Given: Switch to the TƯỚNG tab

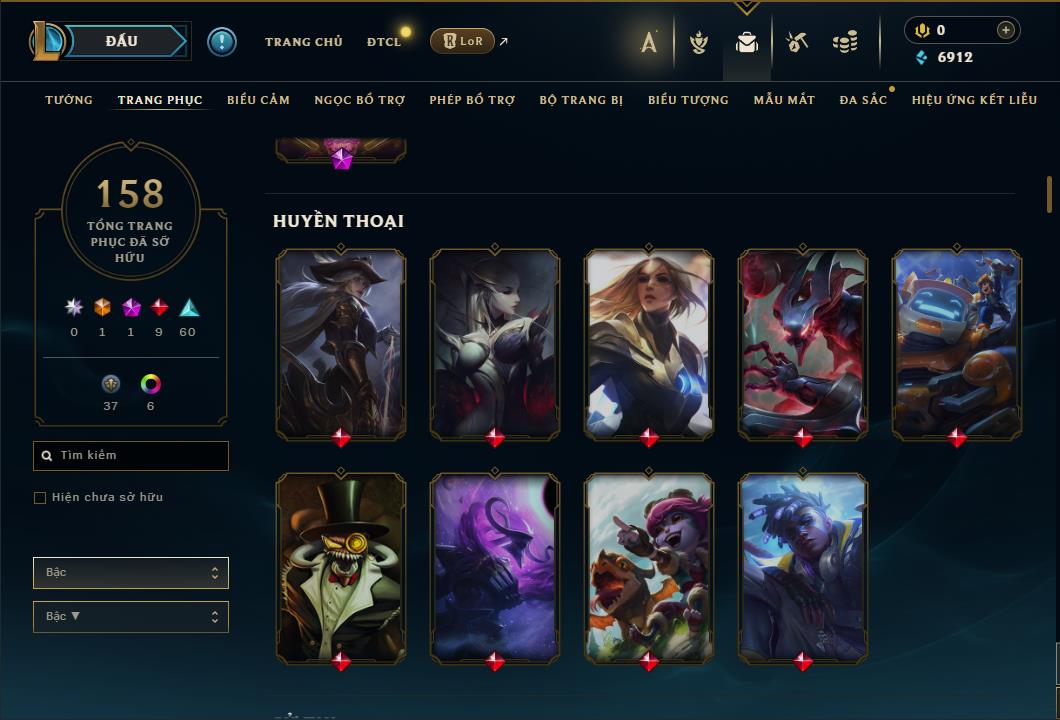Looking at the screenshot, I should click(69, 100).
